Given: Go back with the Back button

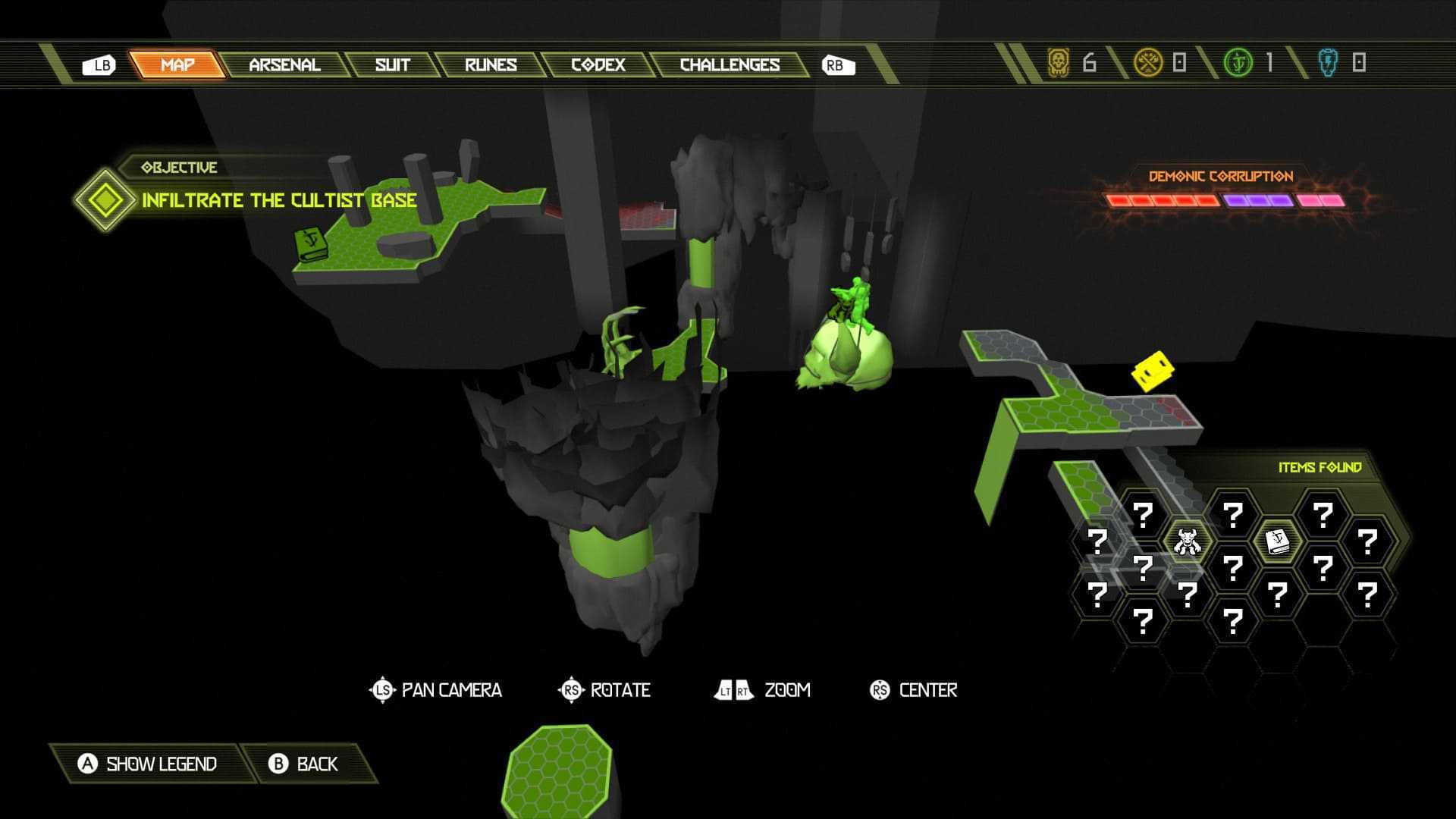Looking at the screenshot, I should 304,764.
